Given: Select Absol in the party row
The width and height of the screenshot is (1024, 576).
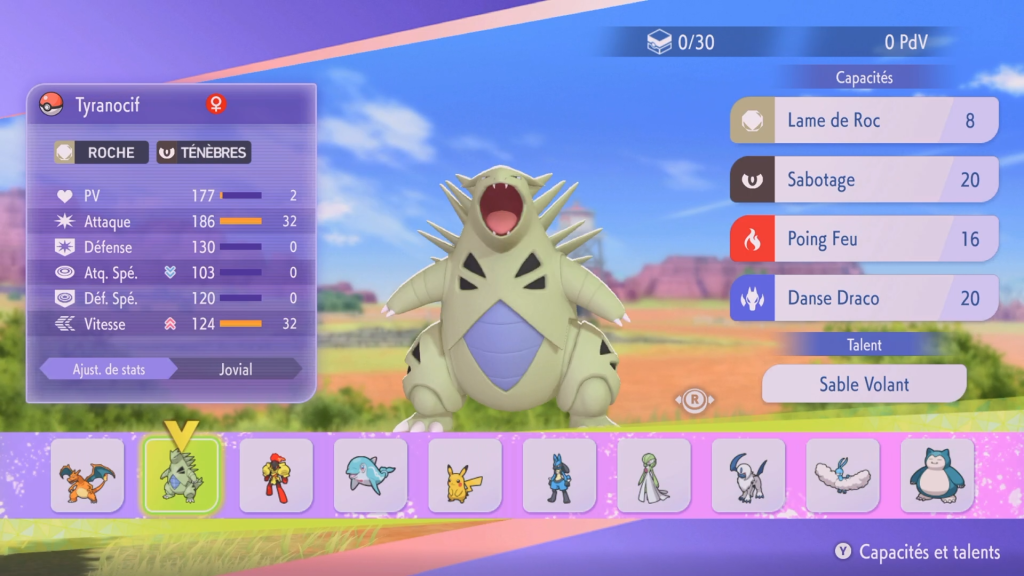Looking at the screenshot, I should point(748,475).
